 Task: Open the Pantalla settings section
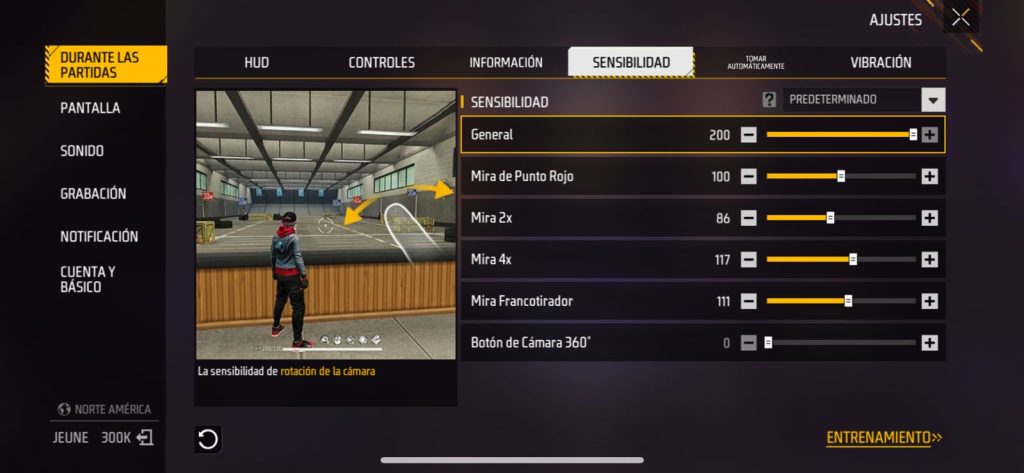pos(90,108)
